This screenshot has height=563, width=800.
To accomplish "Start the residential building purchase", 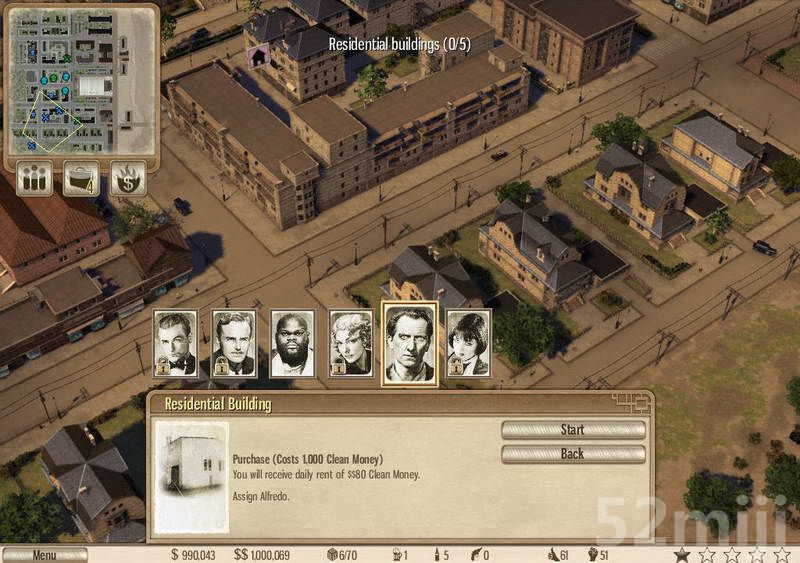I will (573, 430).
